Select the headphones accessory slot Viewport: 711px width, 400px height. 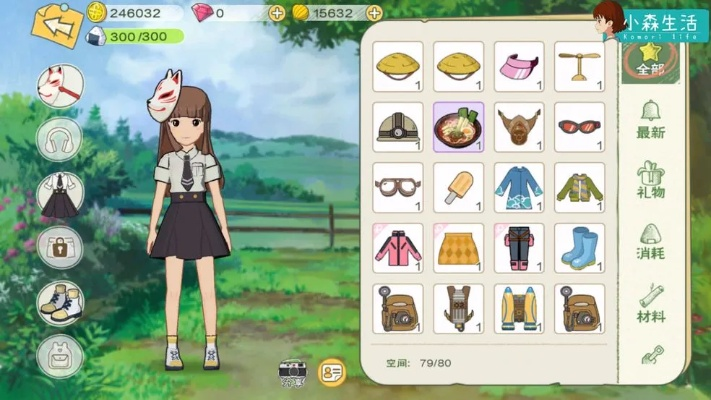pyautogui.click(x=59, y=139)
